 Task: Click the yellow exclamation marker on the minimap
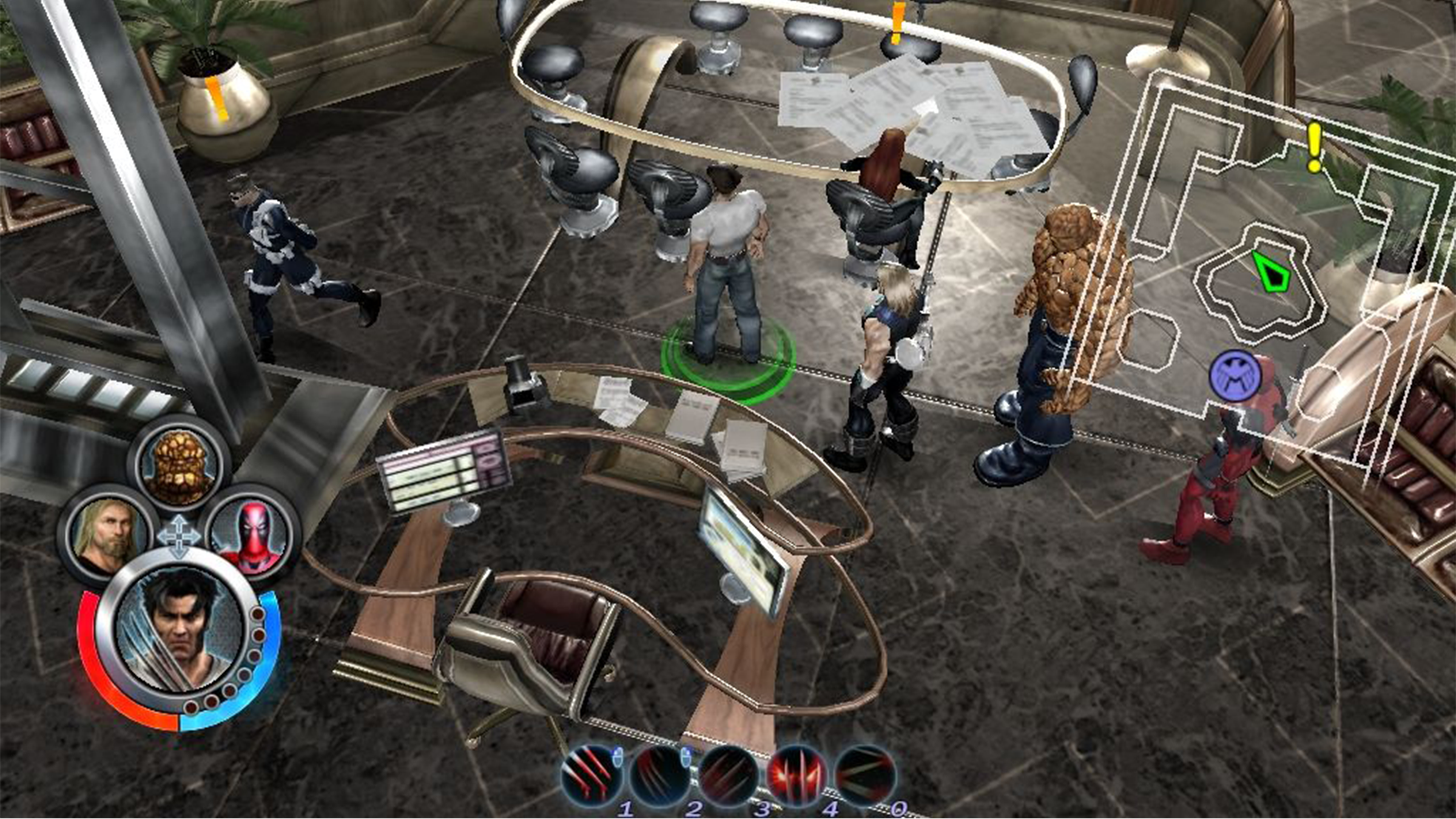[x=1314, y=147]
